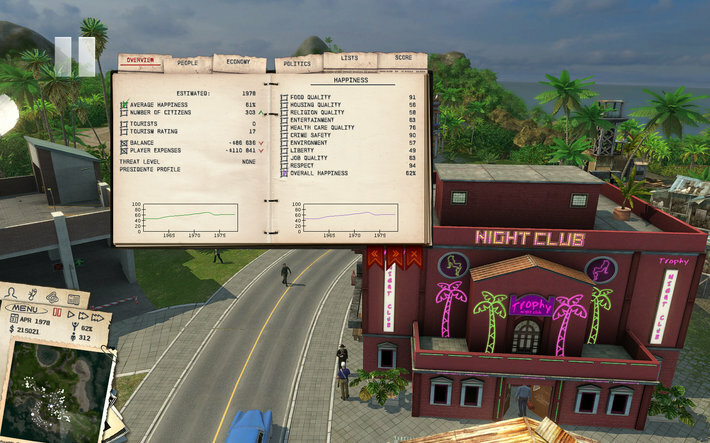Image resolution: width=710 pixels, height=443 pixels.
Task: Click the Overview tab
Action: pos(140,61)
